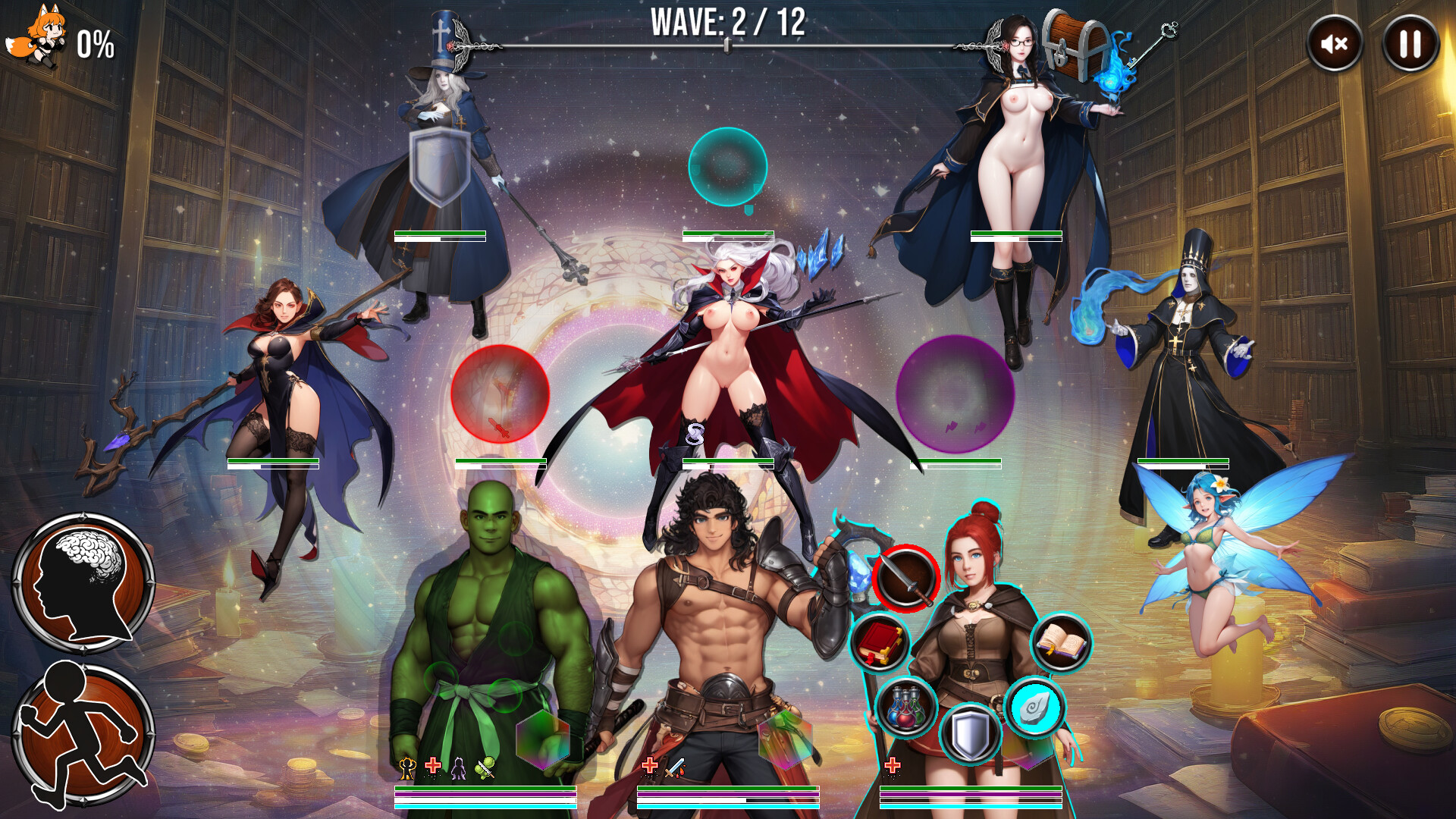1456x819 pixels.
Task: Click the bleeding sword debuff on the warrior
Action: tap(673, 768)
